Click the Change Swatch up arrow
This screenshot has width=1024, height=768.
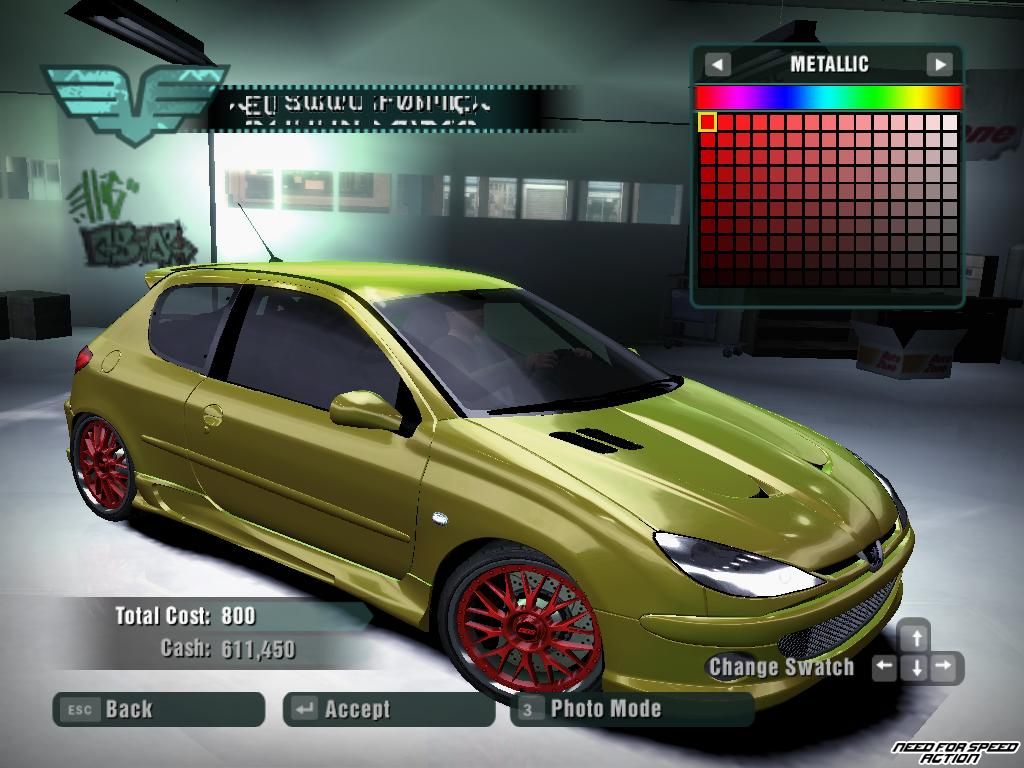915,636
